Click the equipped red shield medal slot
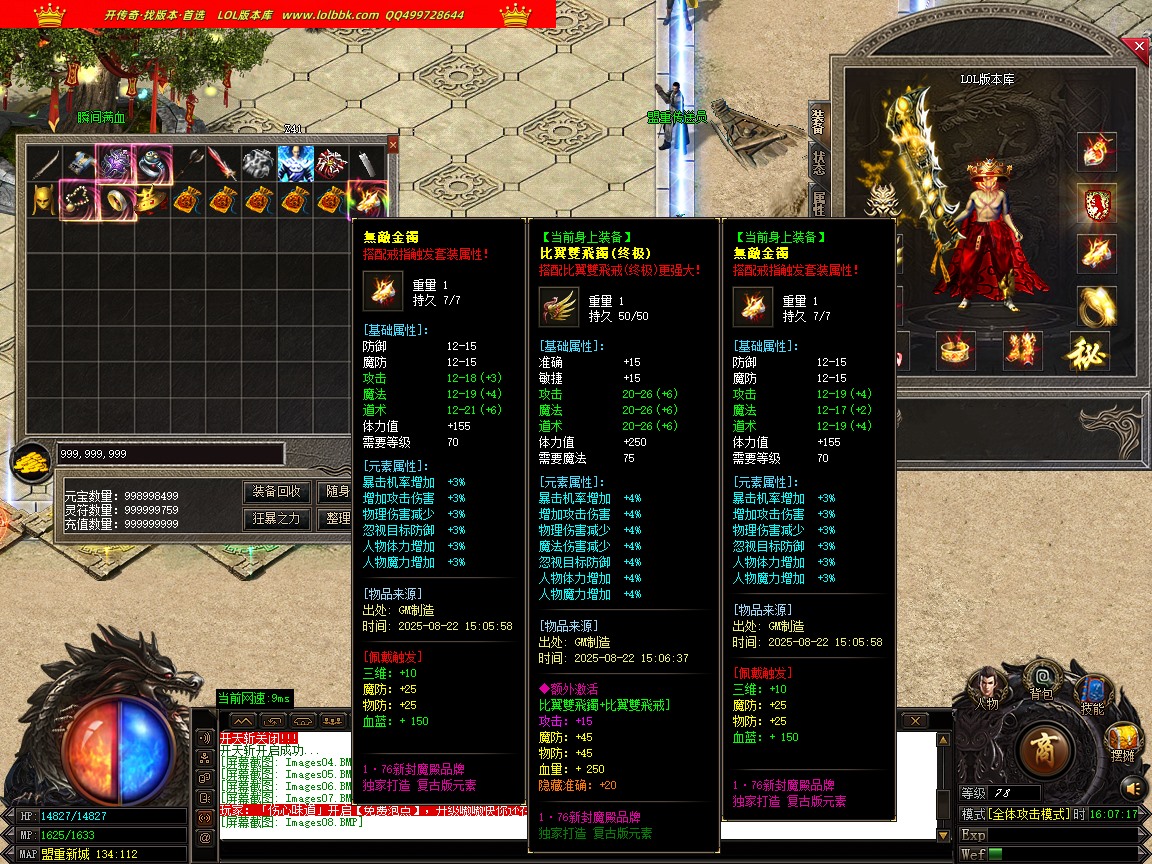Viewport: 1152px width, 864px height. click(x=1097, y=203)
